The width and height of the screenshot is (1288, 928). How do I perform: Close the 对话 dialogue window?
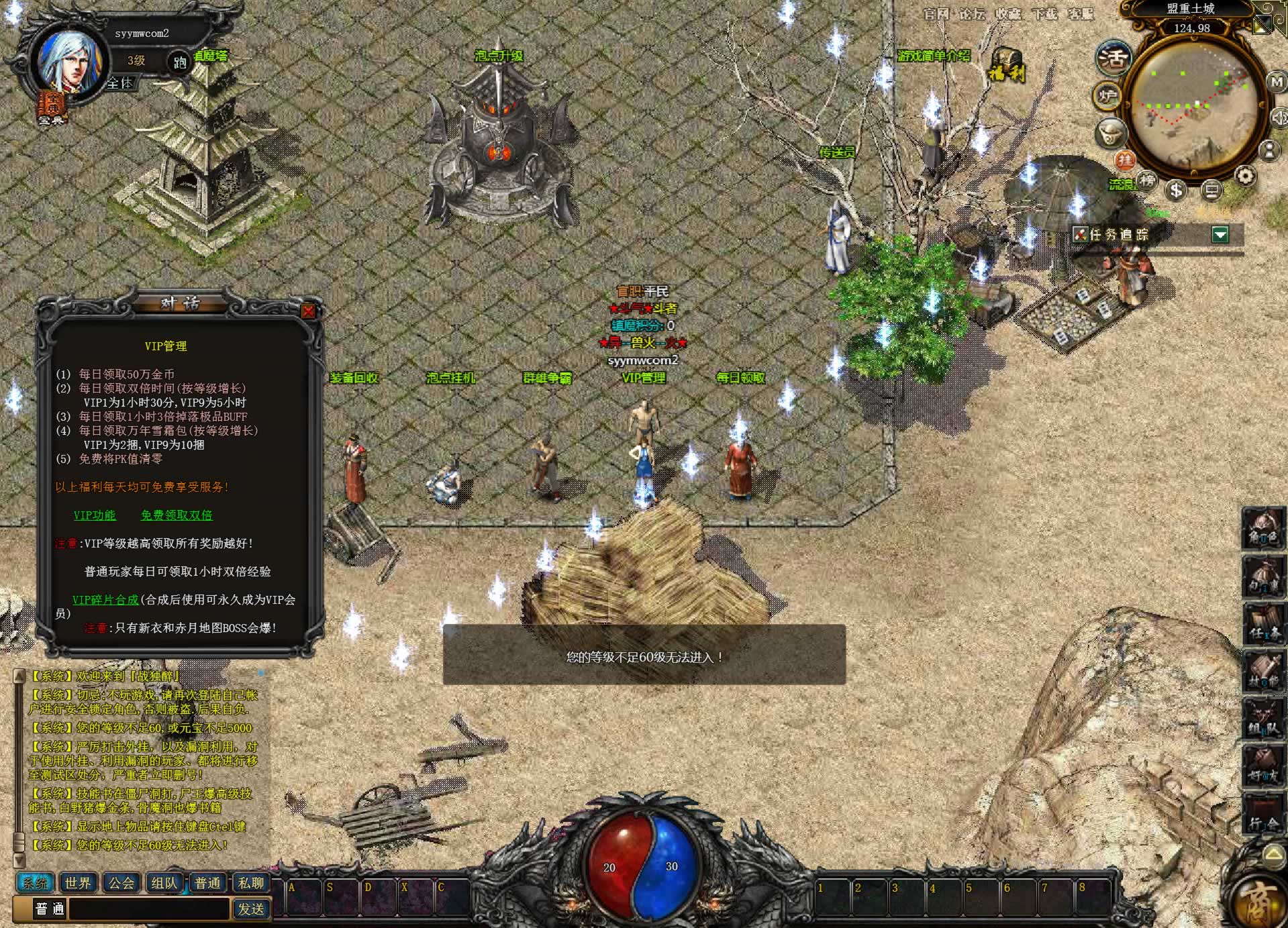click(308, 311)
